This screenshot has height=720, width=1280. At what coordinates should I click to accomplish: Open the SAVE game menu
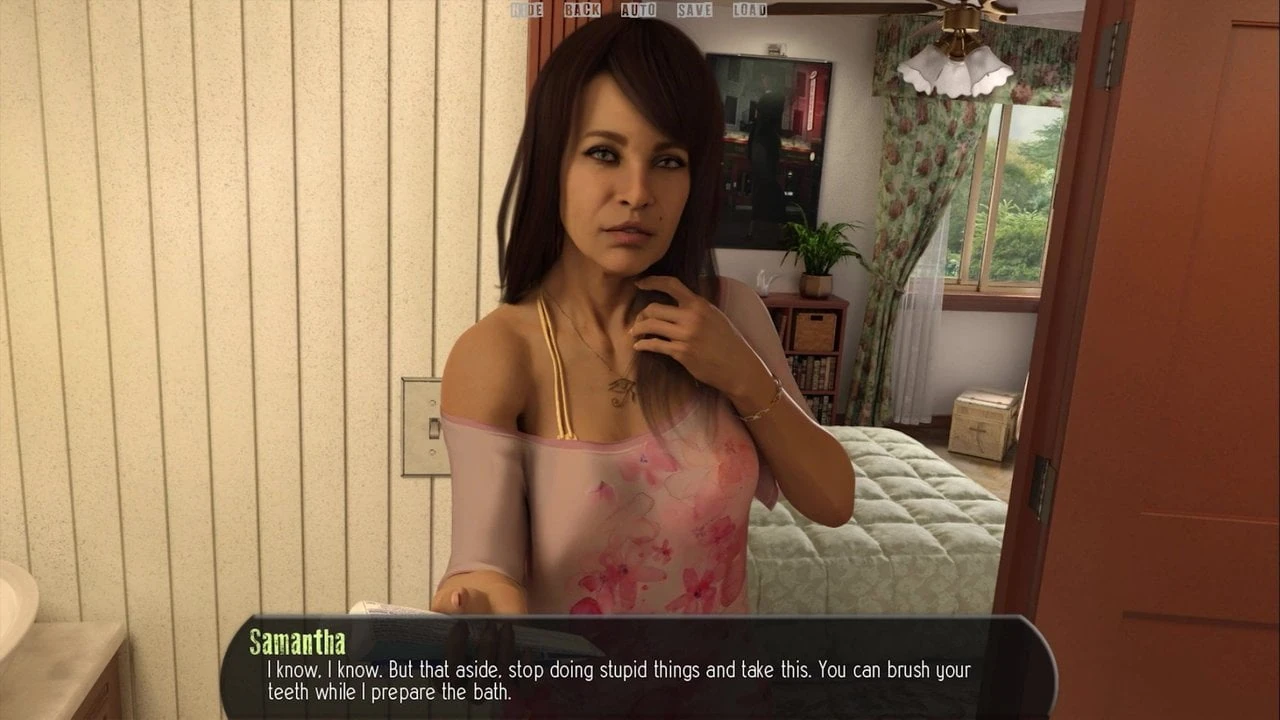point(694,10)
